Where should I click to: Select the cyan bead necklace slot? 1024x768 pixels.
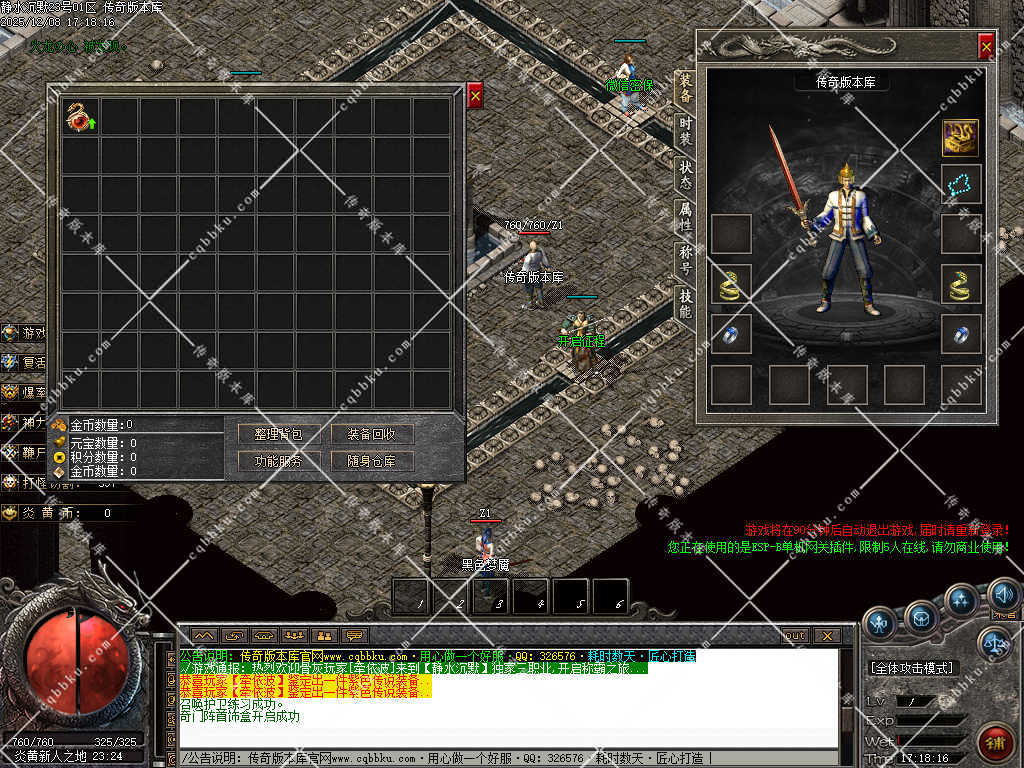pyautogui.click(x=960, y=184)
